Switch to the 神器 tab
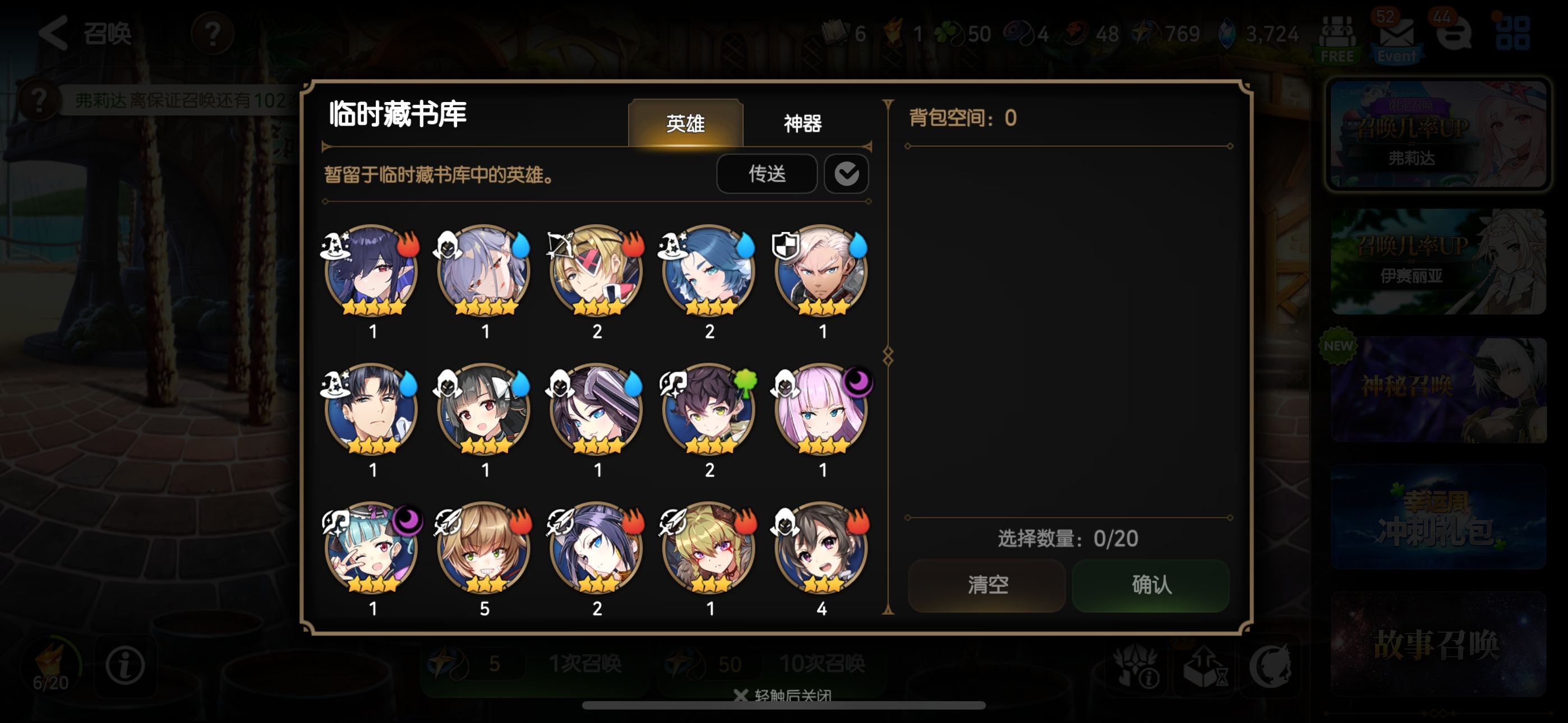The height and width of the screenshot is (723, 1568). (x=803, y=123)
